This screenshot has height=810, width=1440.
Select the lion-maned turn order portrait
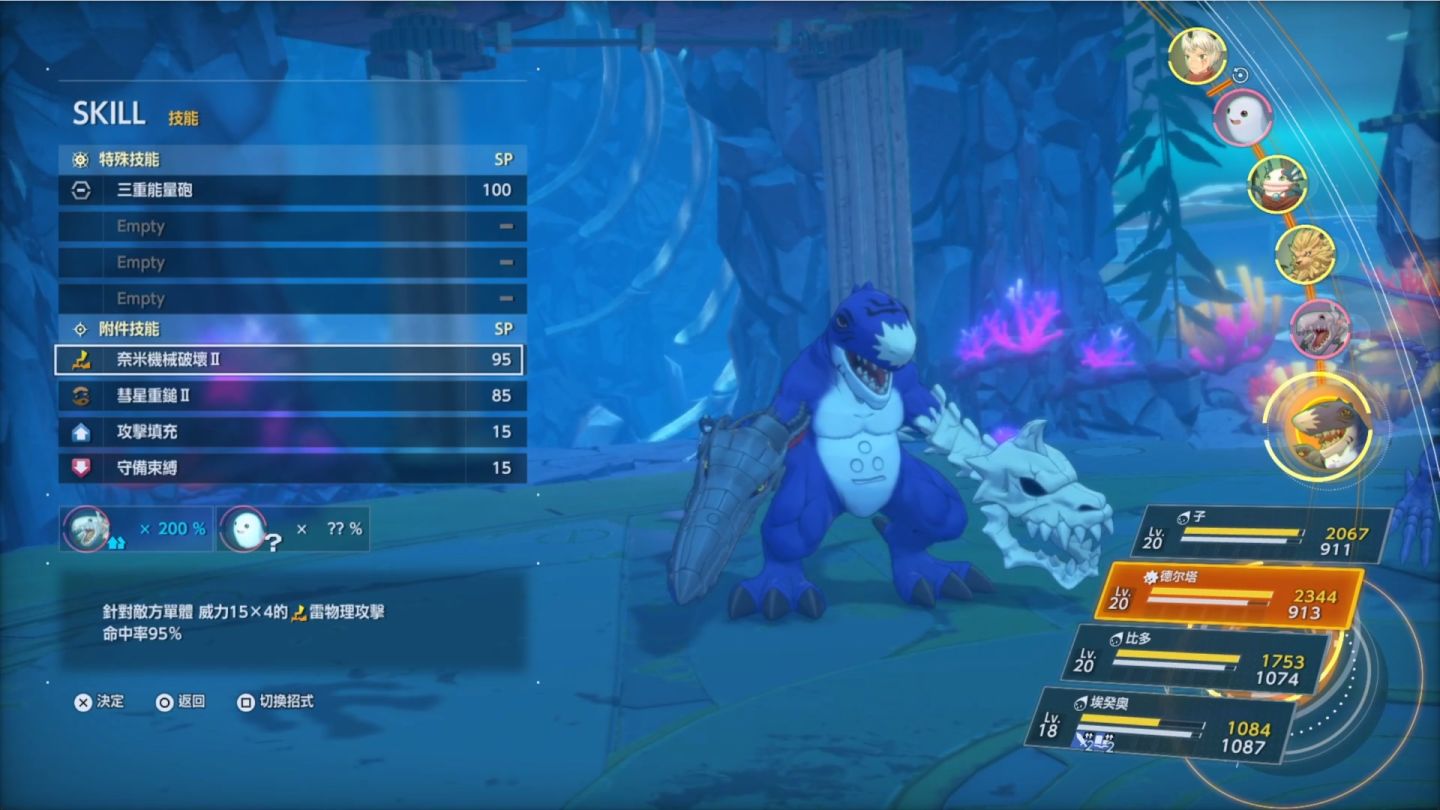click(x=1304, y=253)
